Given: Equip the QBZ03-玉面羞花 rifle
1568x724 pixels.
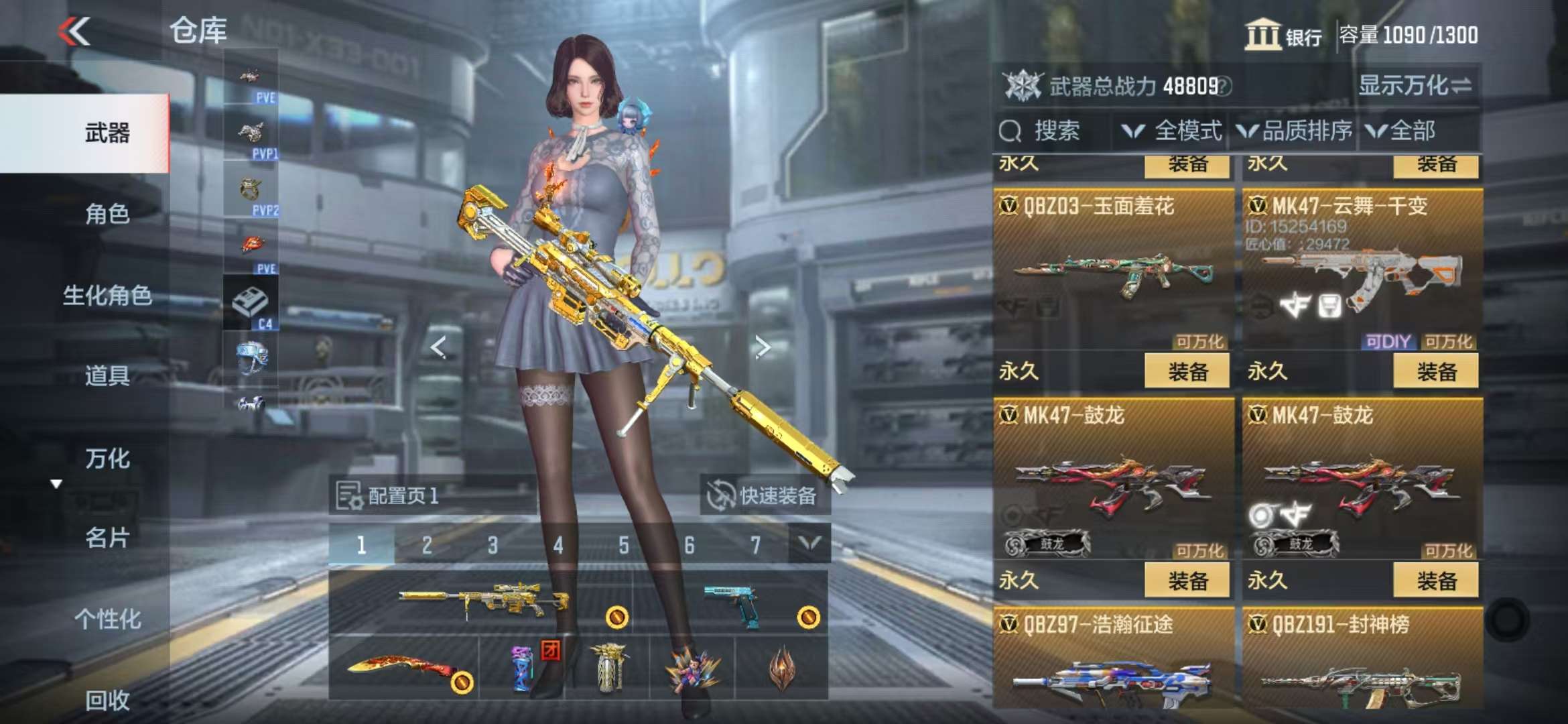Looking at the screenshot, I should pyautogui.click(x=1187, y=371).
